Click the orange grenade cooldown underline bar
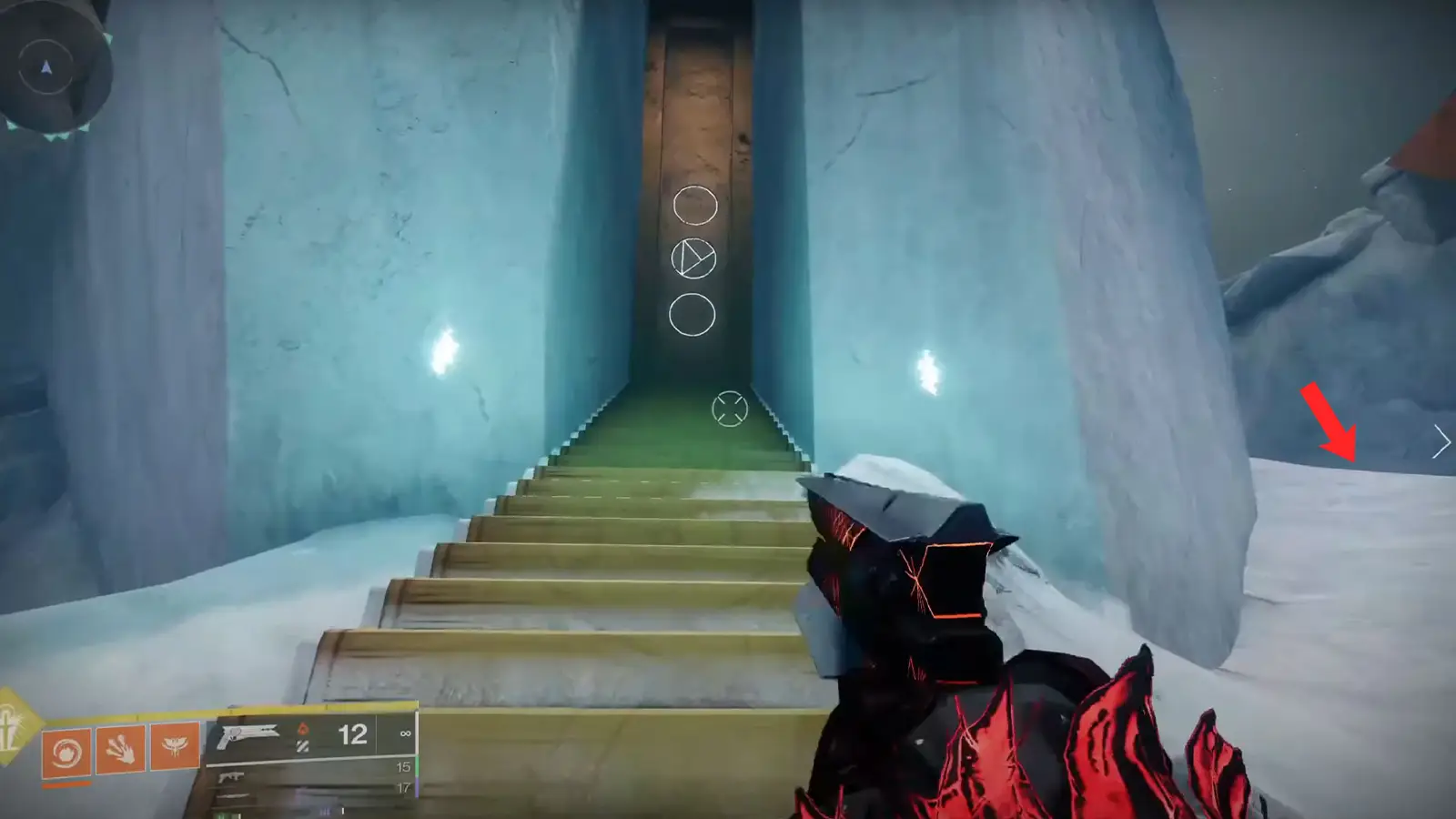Screen dimensions: 1456x819 [x=66, y=784]
